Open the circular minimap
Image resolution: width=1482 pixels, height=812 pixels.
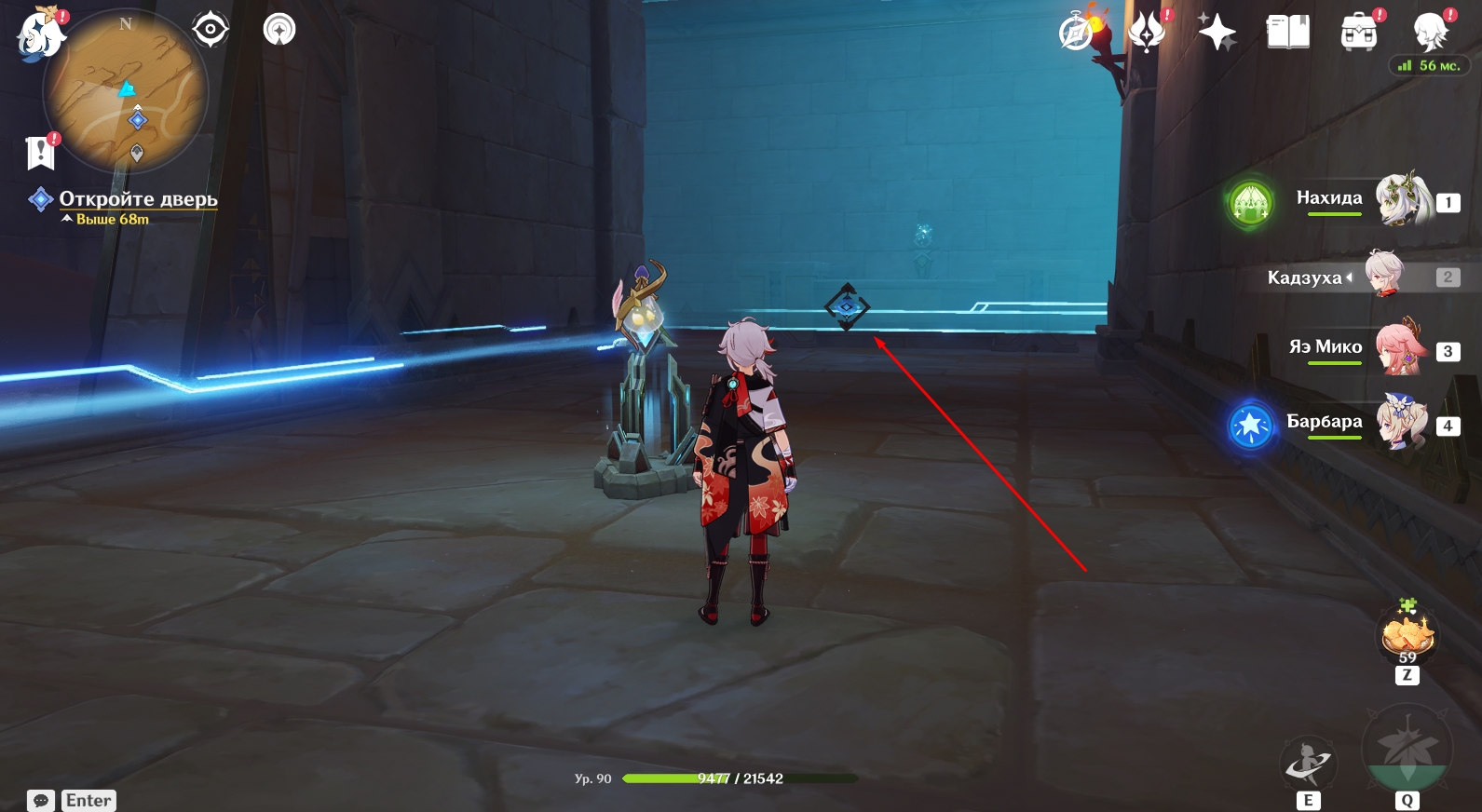point(126,91)
